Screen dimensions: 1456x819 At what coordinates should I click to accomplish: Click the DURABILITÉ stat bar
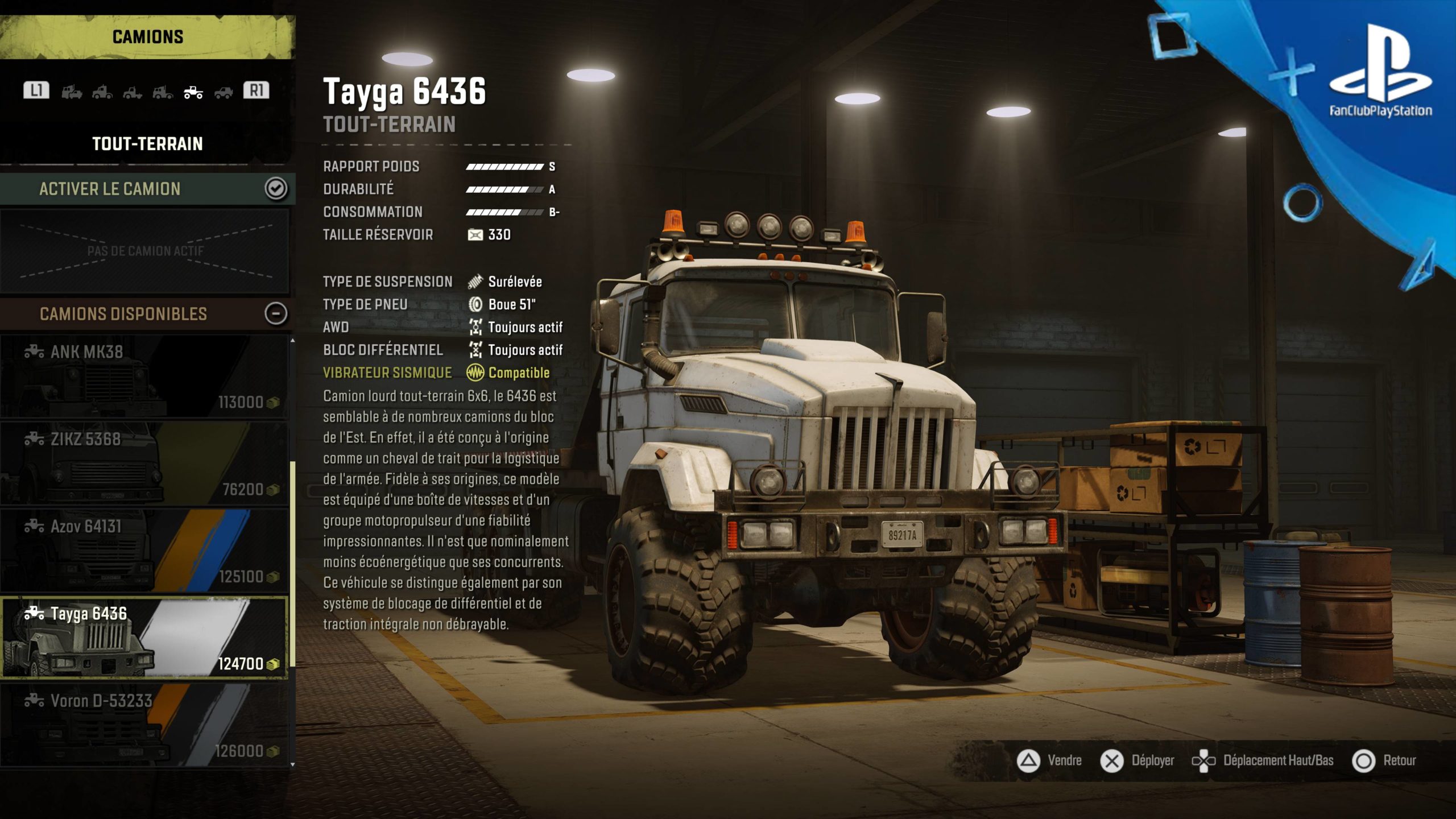click(503, 189)
